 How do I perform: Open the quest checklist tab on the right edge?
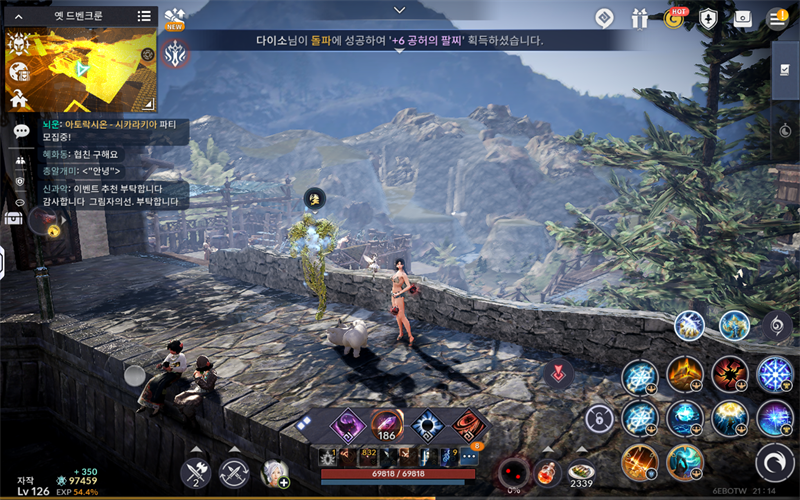[x=785, y=70]
